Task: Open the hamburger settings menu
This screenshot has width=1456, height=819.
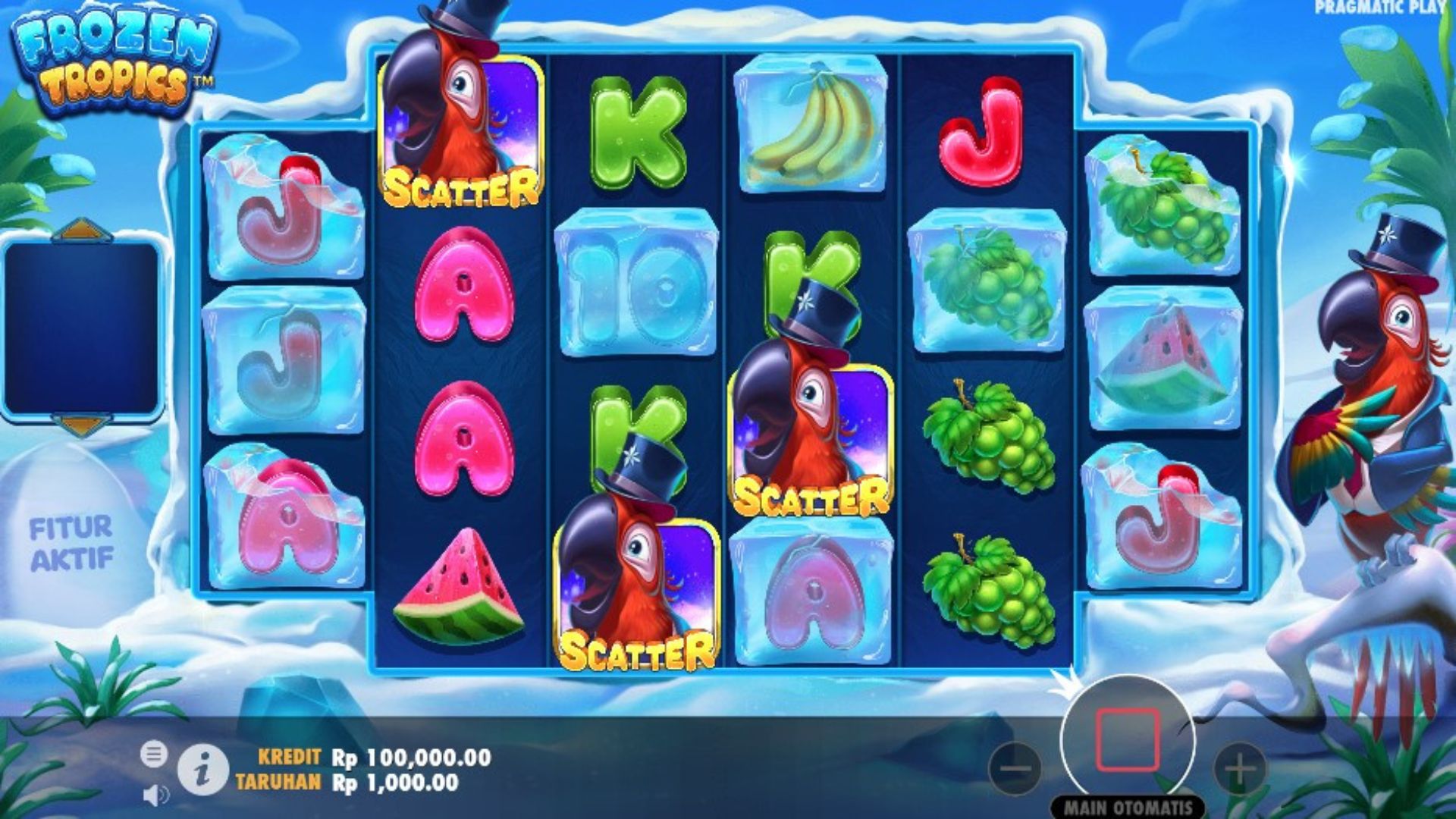Action: coord(153,754)
